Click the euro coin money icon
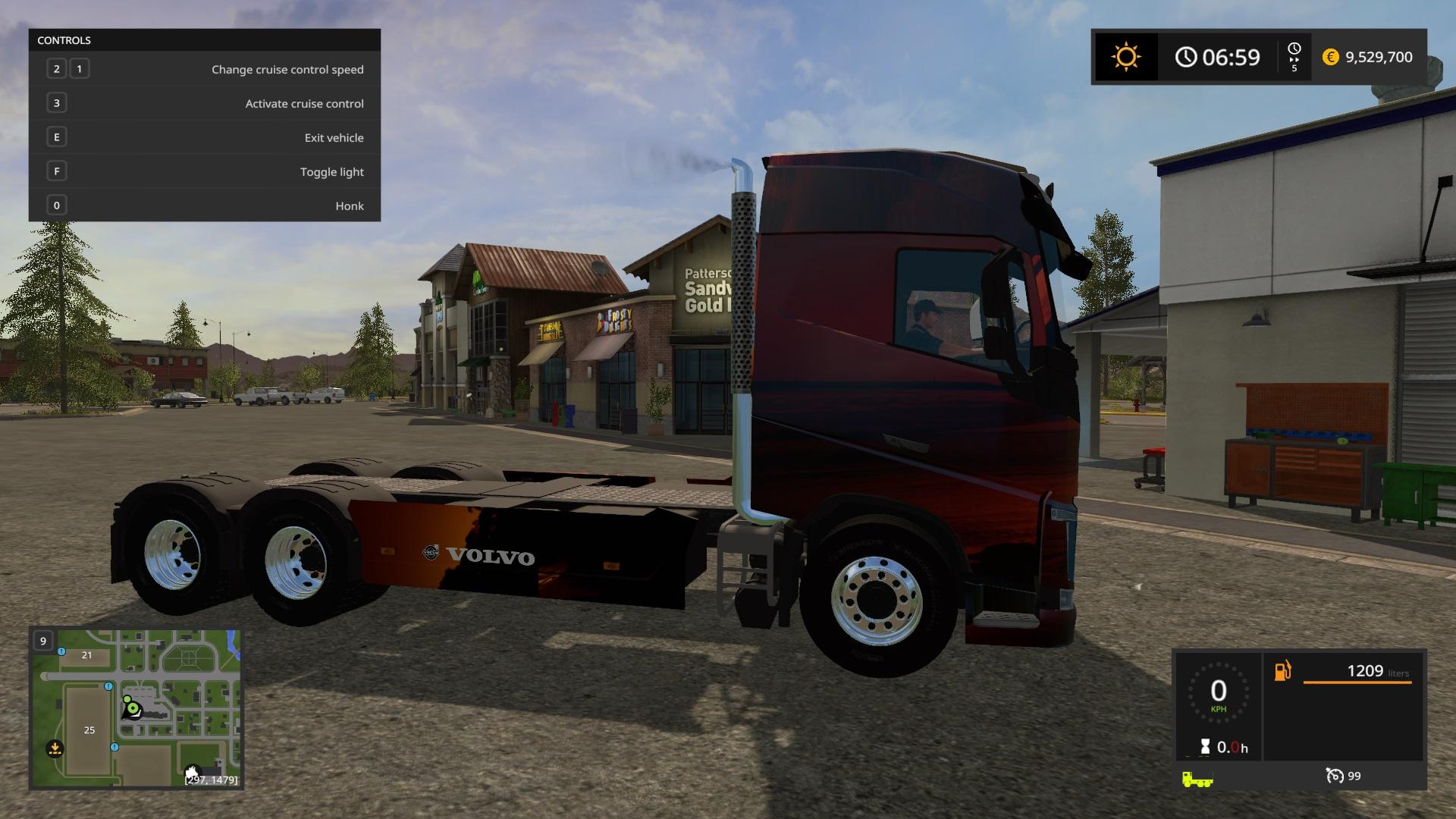 tap(1330, 57)
